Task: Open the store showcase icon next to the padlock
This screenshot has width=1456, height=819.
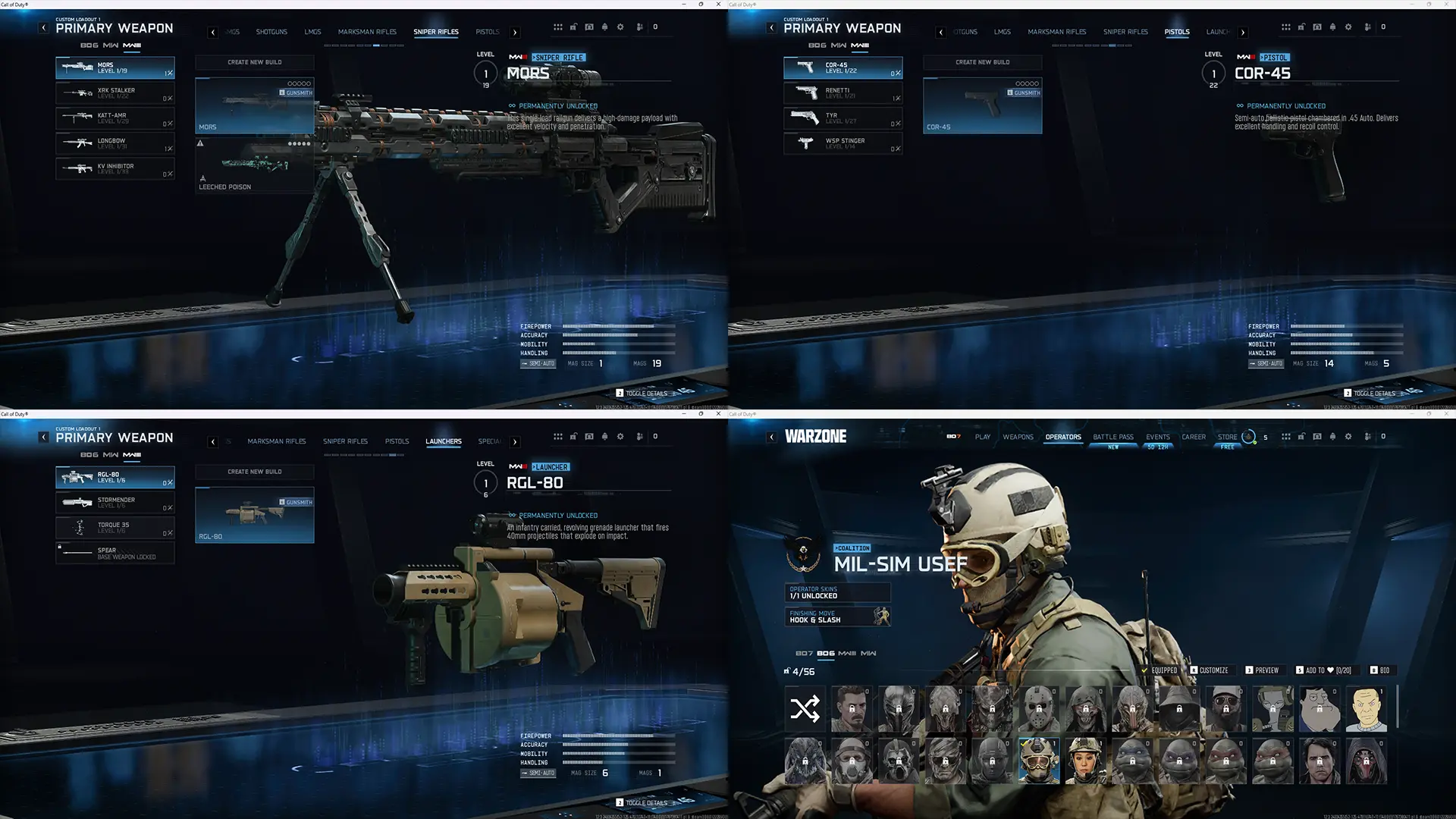Action: pos(589,27)
